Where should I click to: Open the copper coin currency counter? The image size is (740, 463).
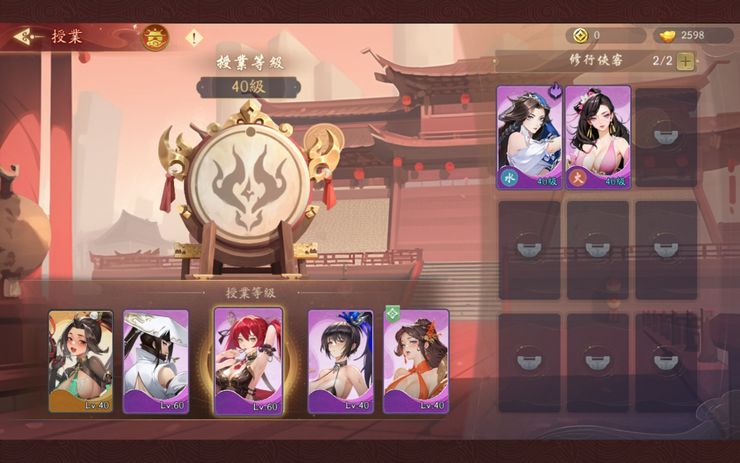click(604, 35)
